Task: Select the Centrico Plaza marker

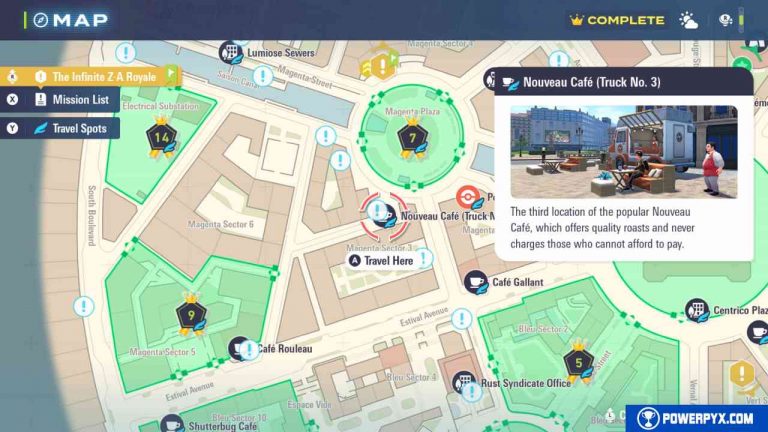Action: click(x=696, y=310)
